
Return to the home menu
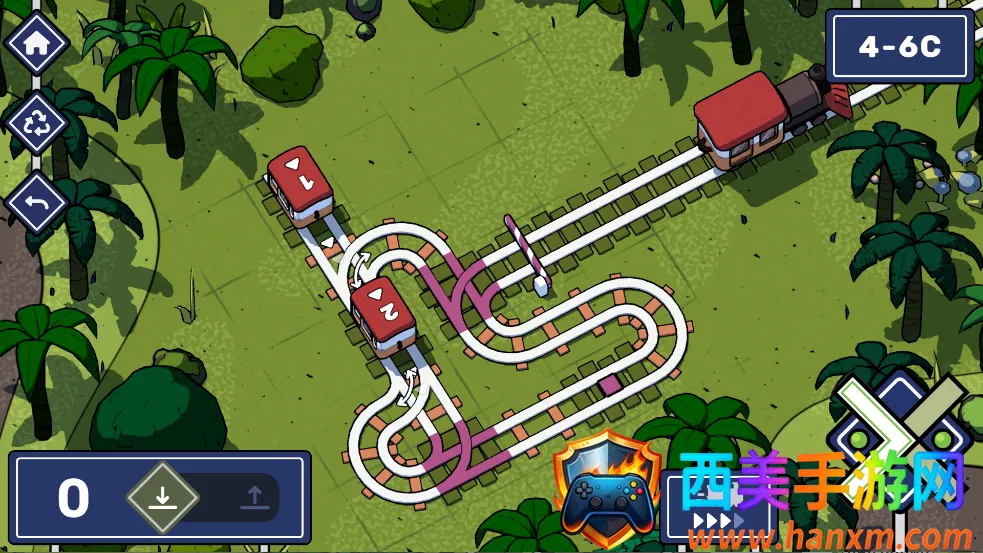click(37, 44)
